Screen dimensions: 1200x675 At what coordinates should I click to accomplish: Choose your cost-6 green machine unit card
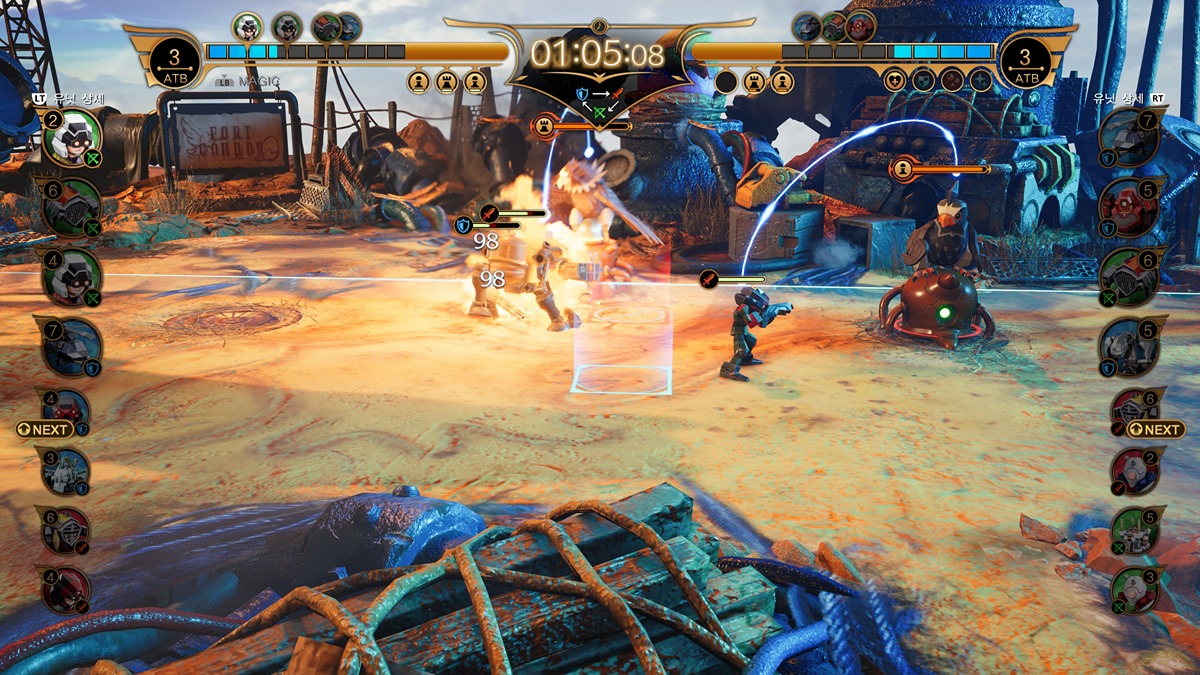point(72,208)
